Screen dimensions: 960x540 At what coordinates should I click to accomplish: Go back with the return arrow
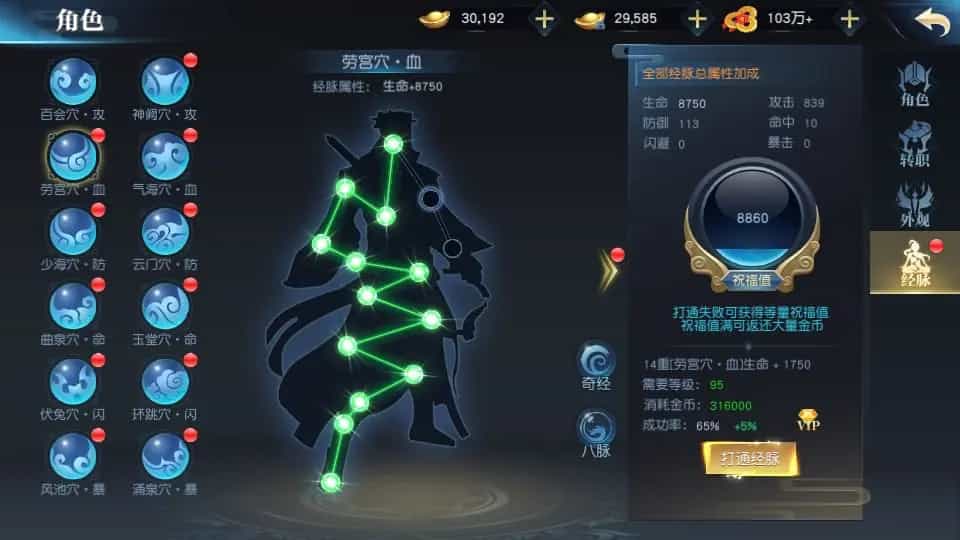(930, 21)
